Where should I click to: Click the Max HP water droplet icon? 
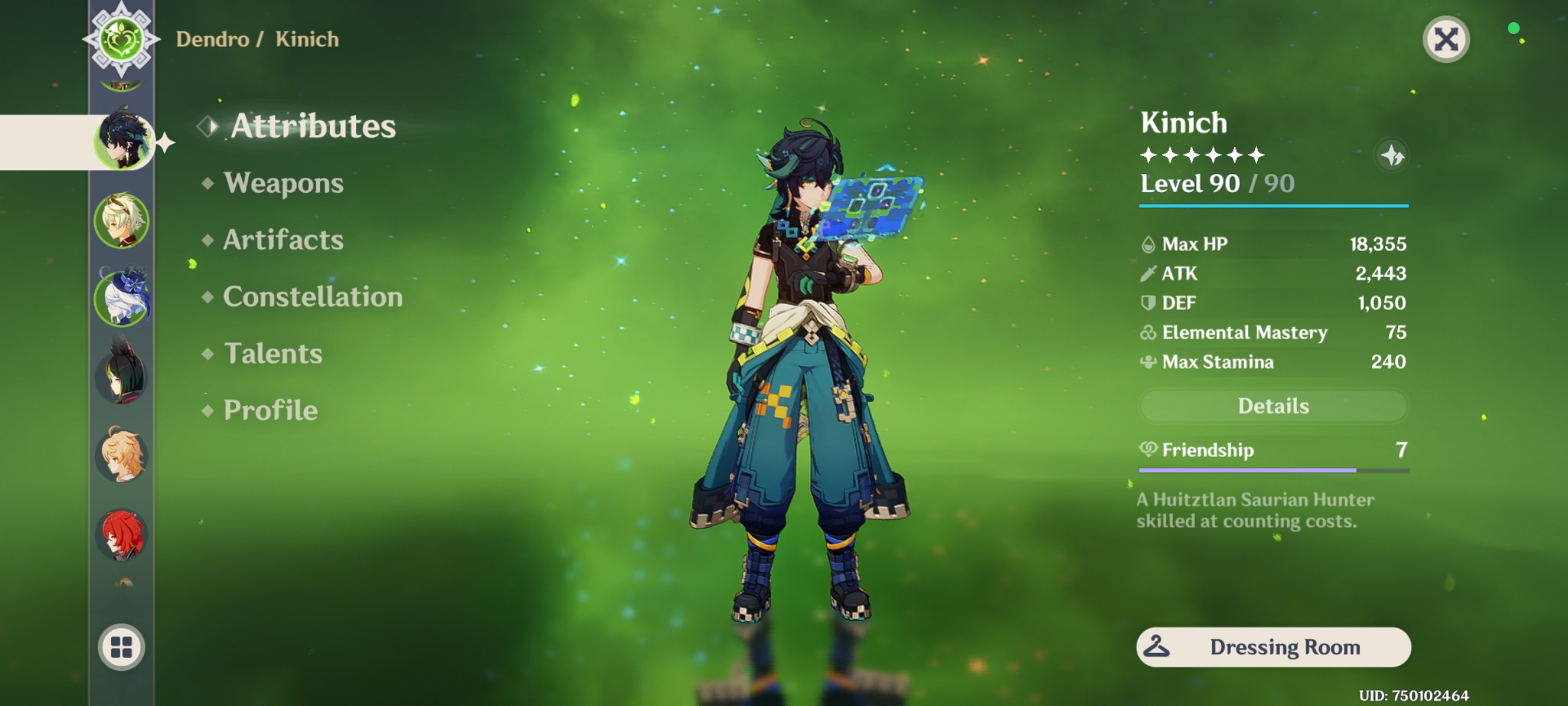click(1148, 244)
